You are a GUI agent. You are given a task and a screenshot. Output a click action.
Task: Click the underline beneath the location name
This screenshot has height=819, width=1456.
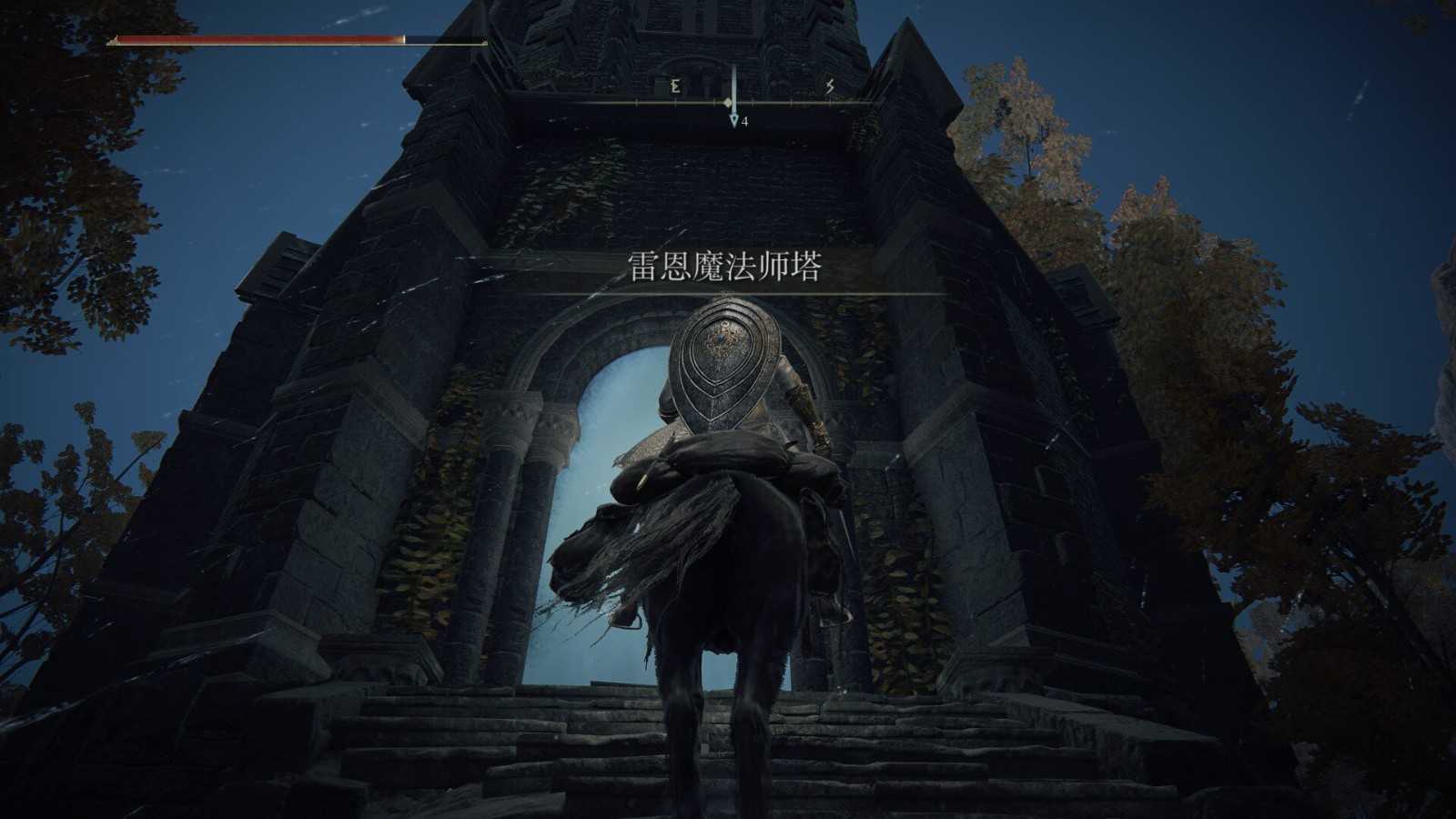click(728, 294)
